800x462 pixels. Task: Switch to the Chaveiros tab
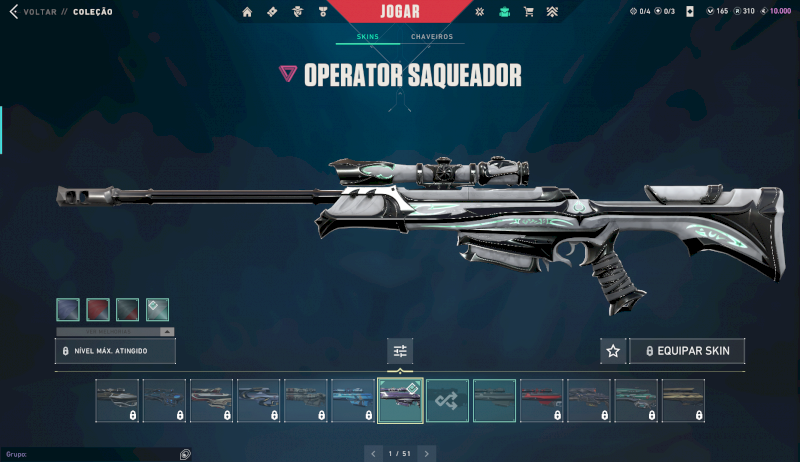tap(432, 37)
